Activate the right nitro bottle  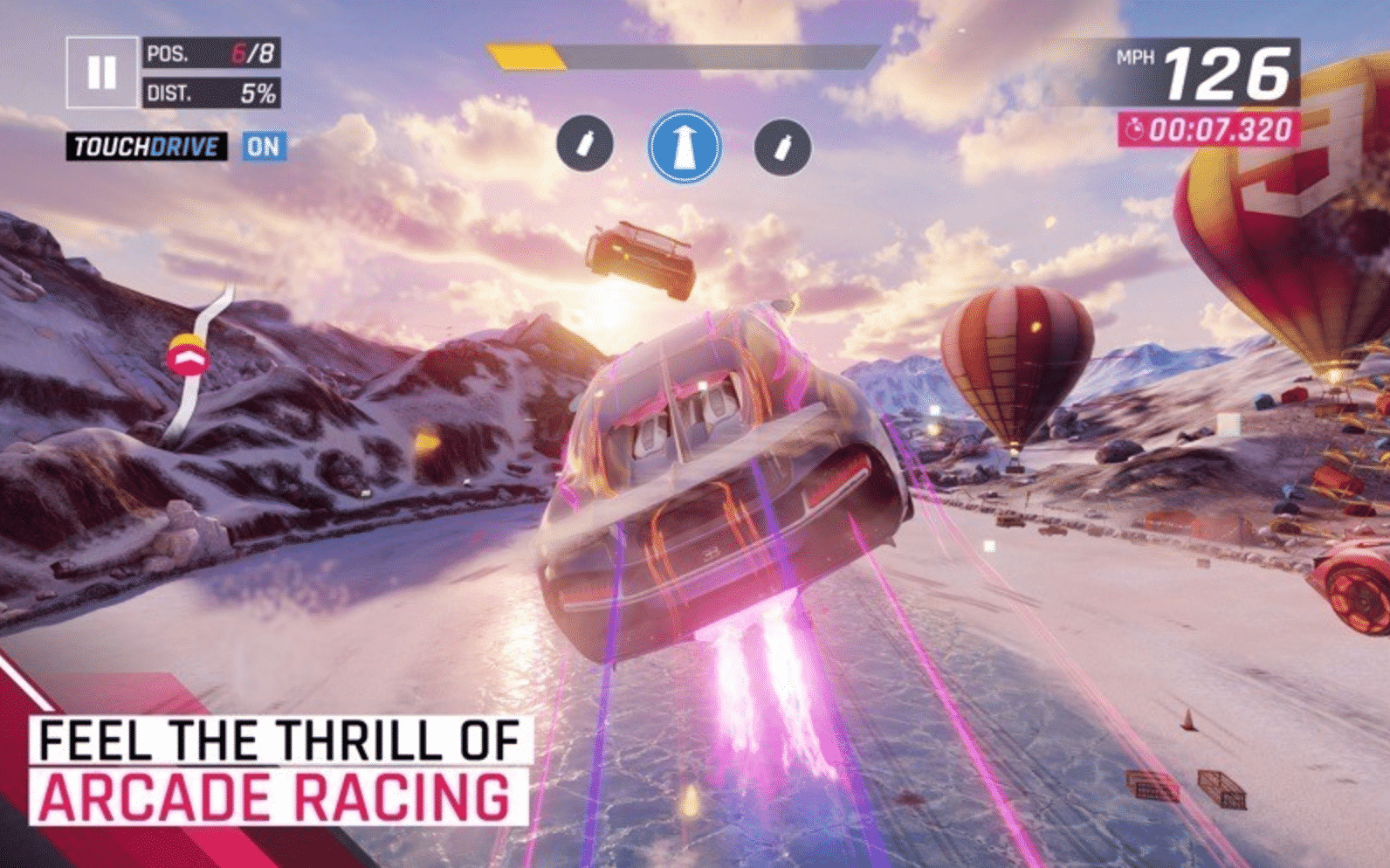(781, 145)
